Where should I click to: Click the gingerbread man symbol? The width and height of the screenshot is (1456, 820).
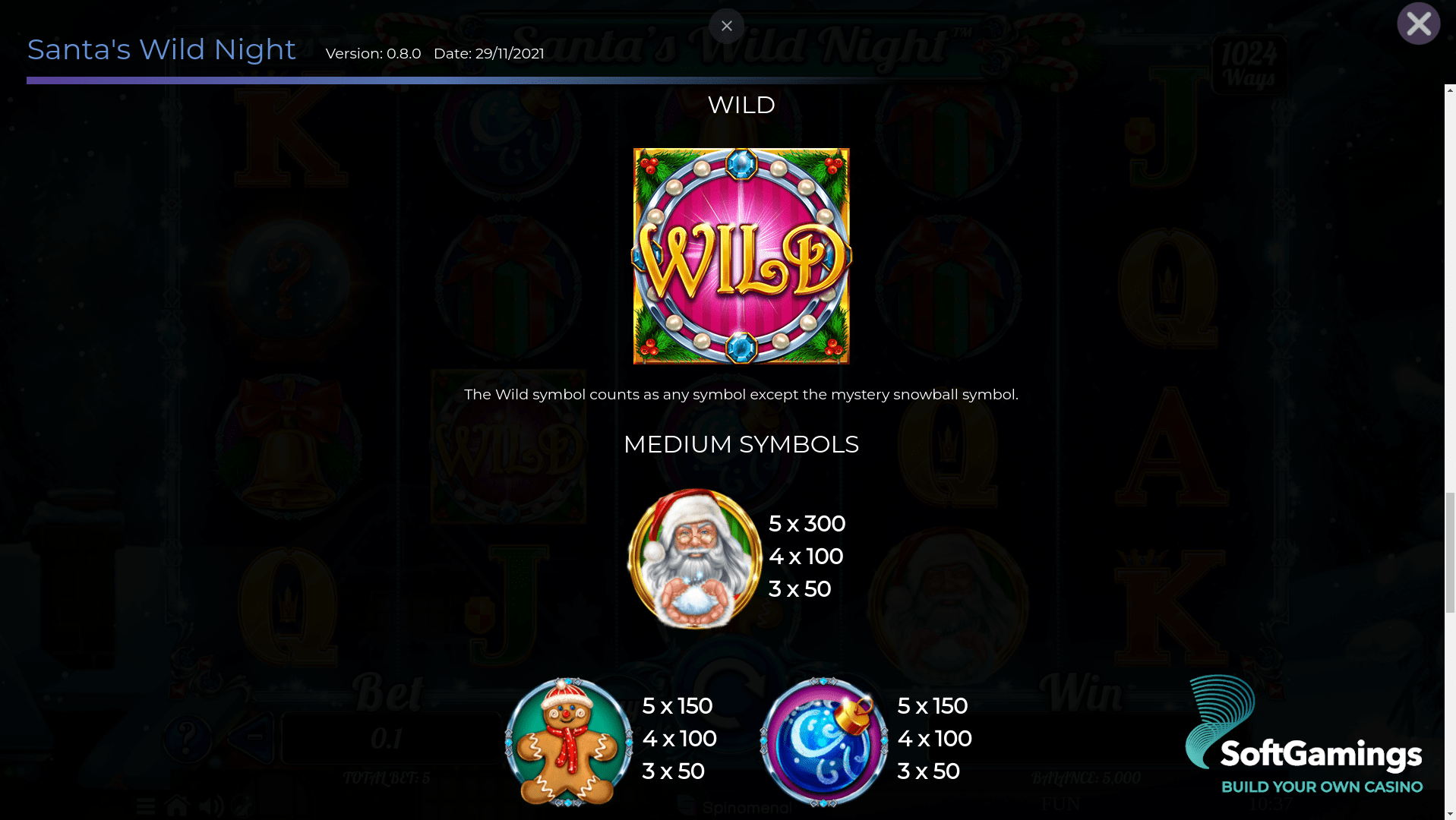click(567, 742)
